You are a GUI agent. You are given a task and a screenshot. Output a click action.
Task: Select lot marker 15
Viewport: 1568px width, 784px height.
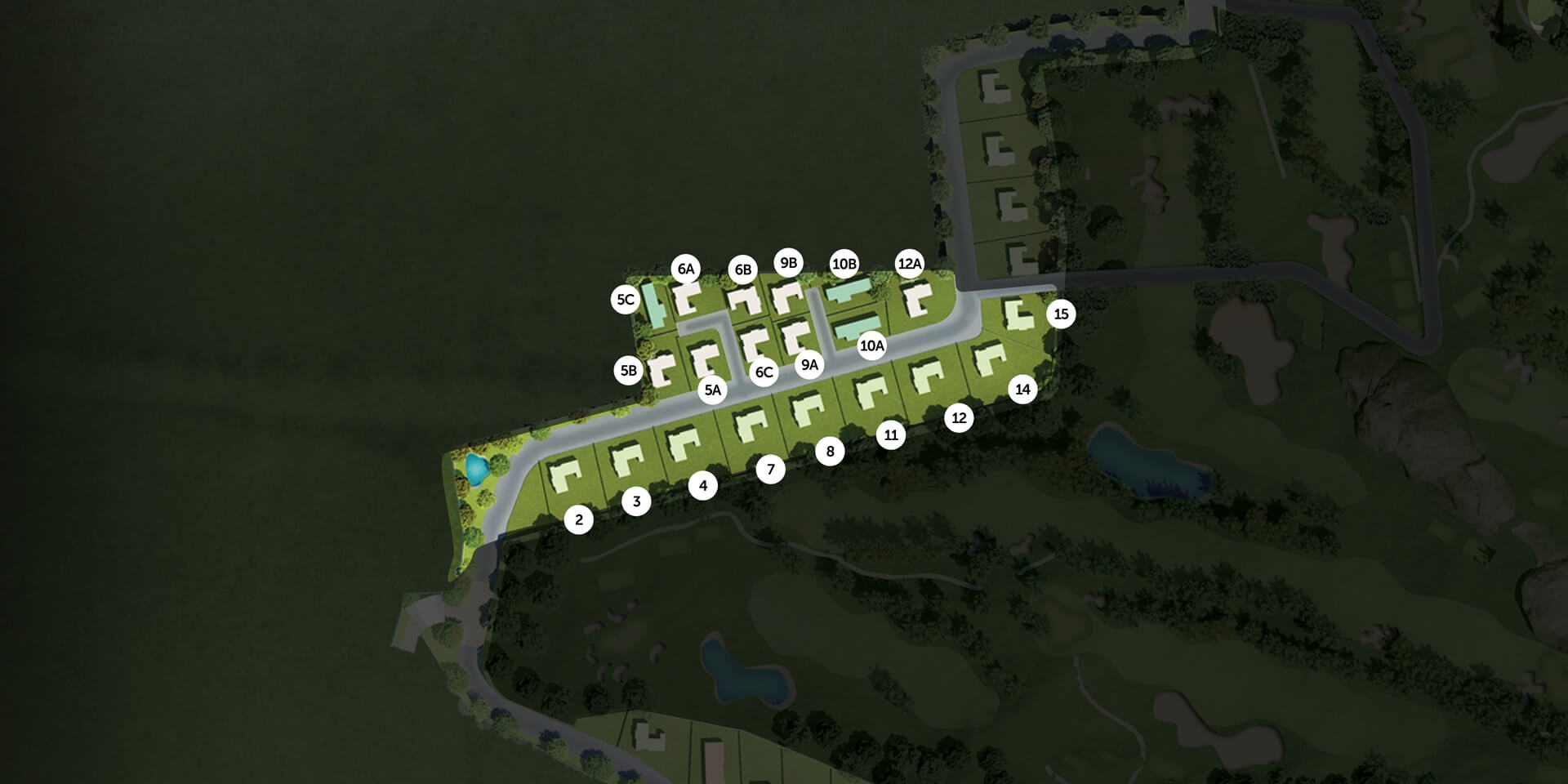pyautogui.click(x=1061, y=314)
